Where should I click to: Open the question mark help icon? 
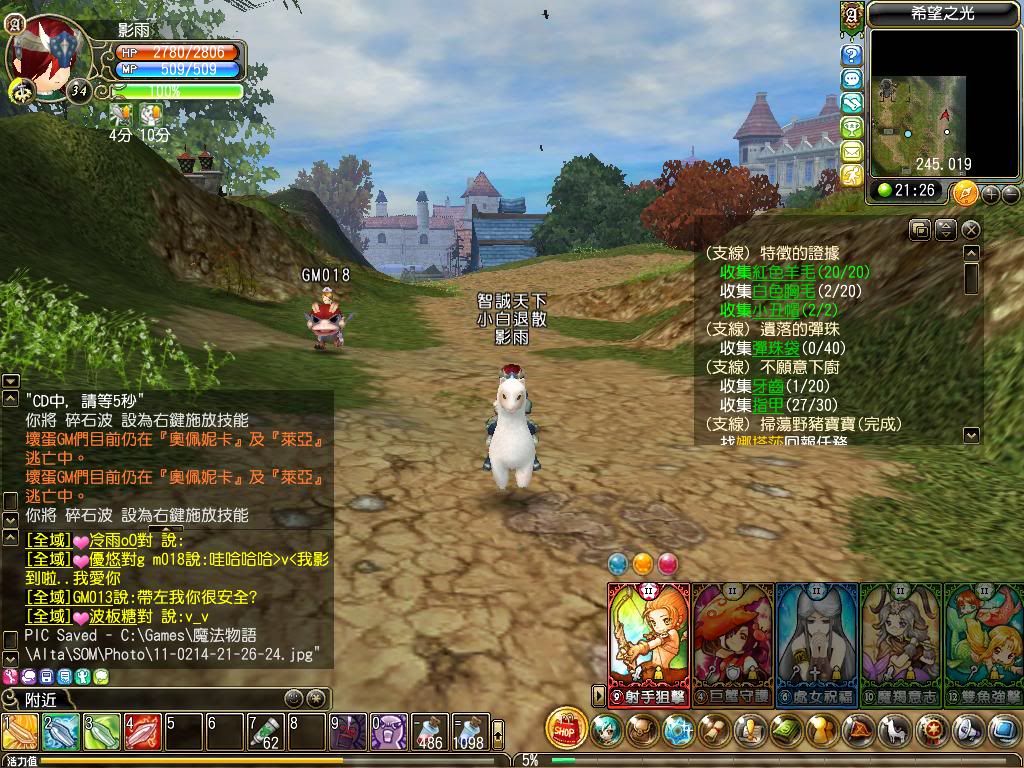click(852, 55)
